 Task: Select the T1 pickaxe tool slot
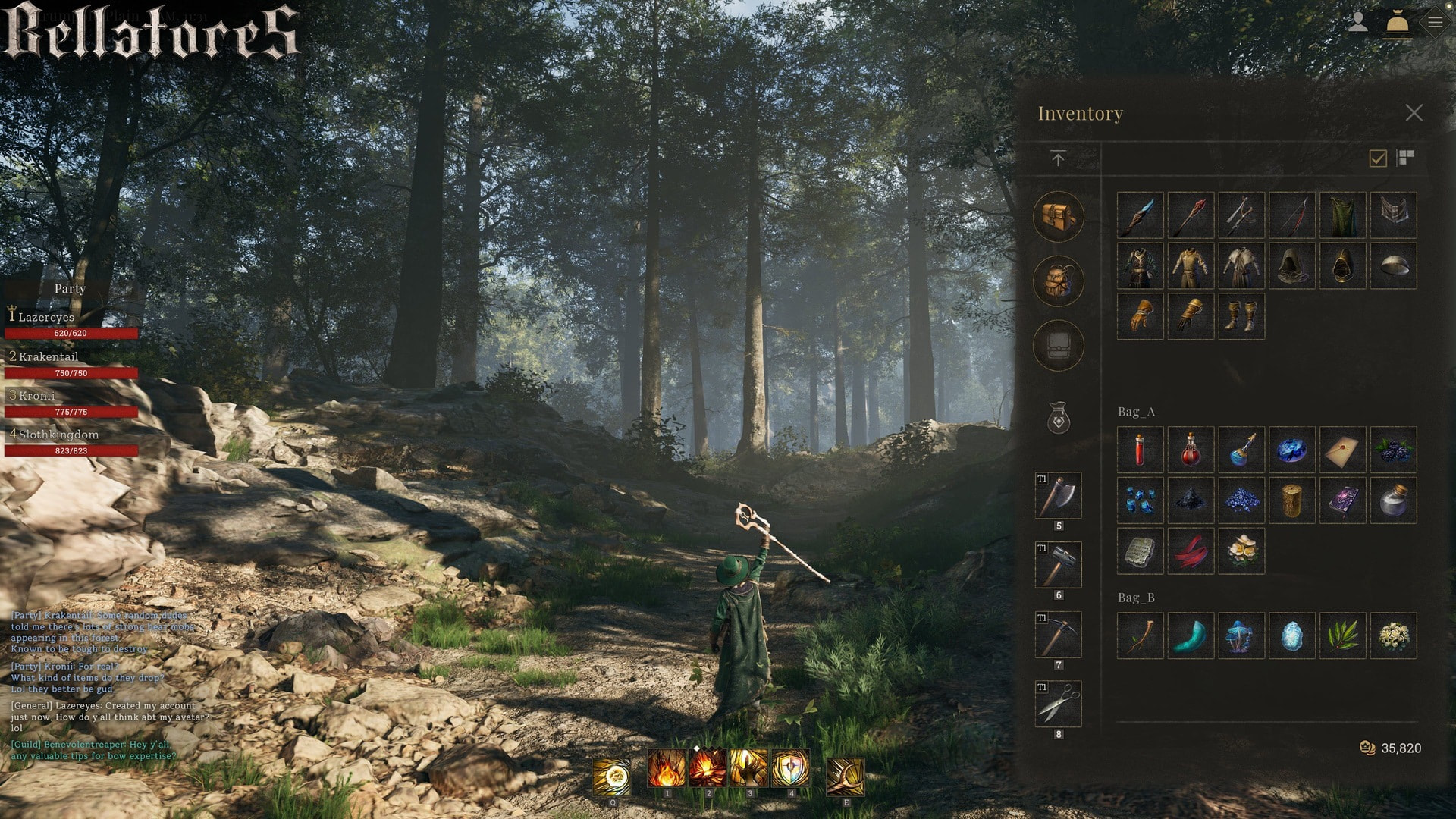tap(1058, 635)
